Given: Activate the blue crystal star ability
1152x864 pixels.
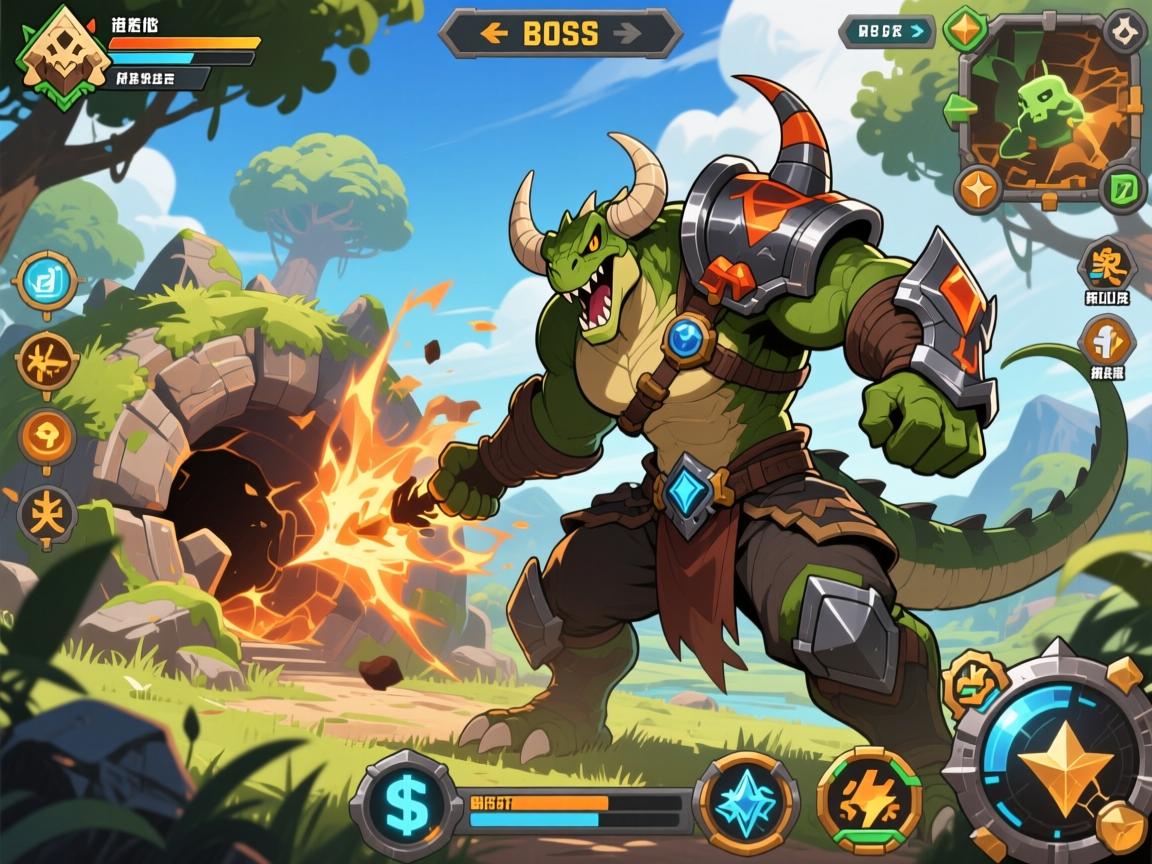Looking at the screenshot, I should (746, 802).
